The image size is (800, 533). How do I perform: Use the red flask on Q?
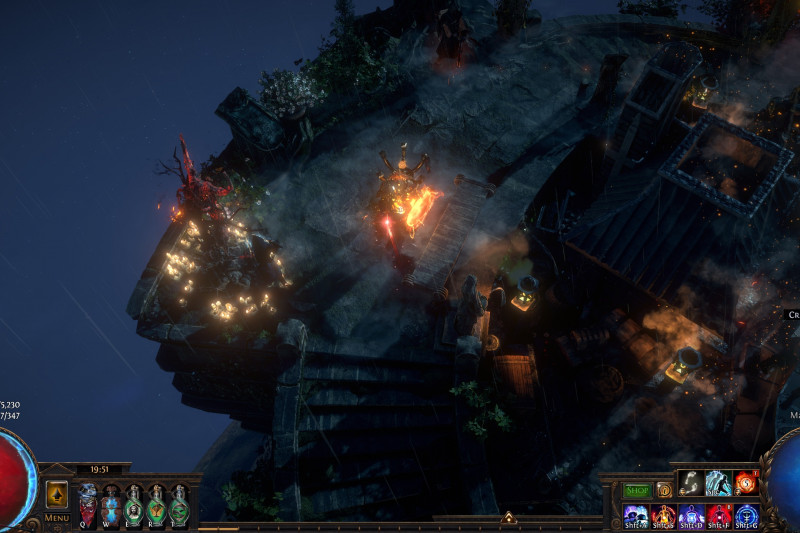coord(87,505)
